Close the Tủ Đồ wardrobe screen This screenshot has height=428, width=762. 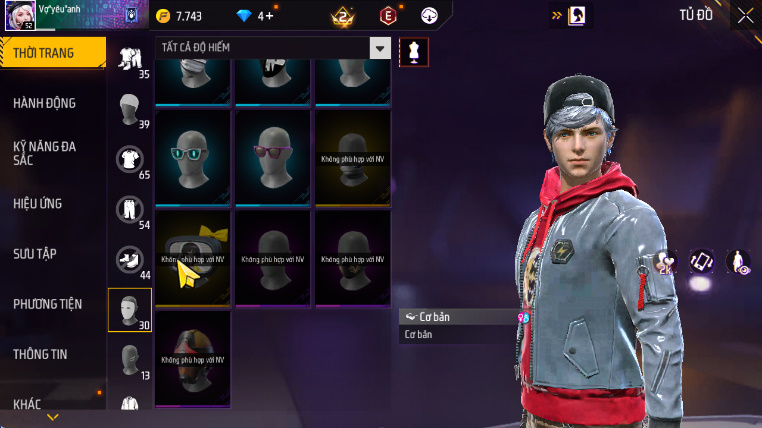pos(745,15)
